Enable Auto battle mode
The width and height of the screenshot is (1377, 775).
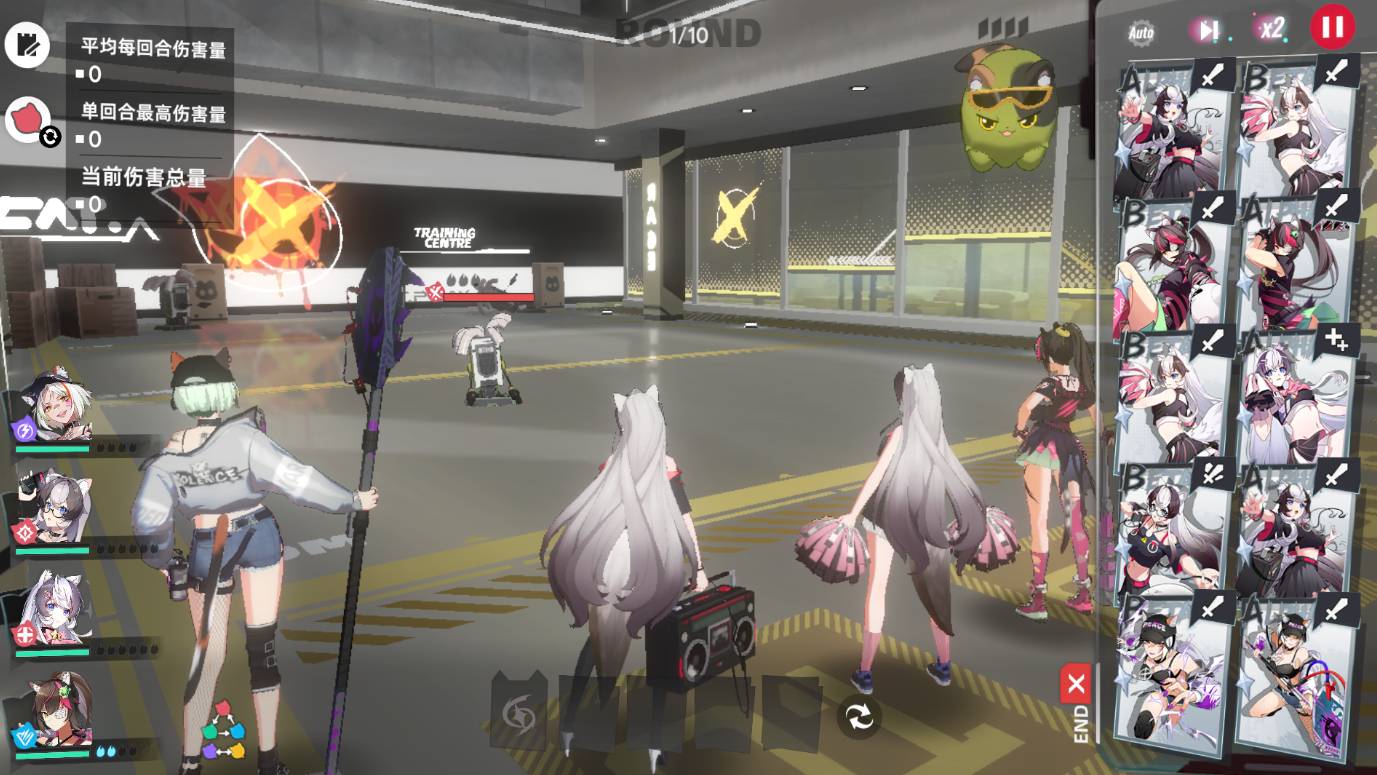click(1141, 32)
